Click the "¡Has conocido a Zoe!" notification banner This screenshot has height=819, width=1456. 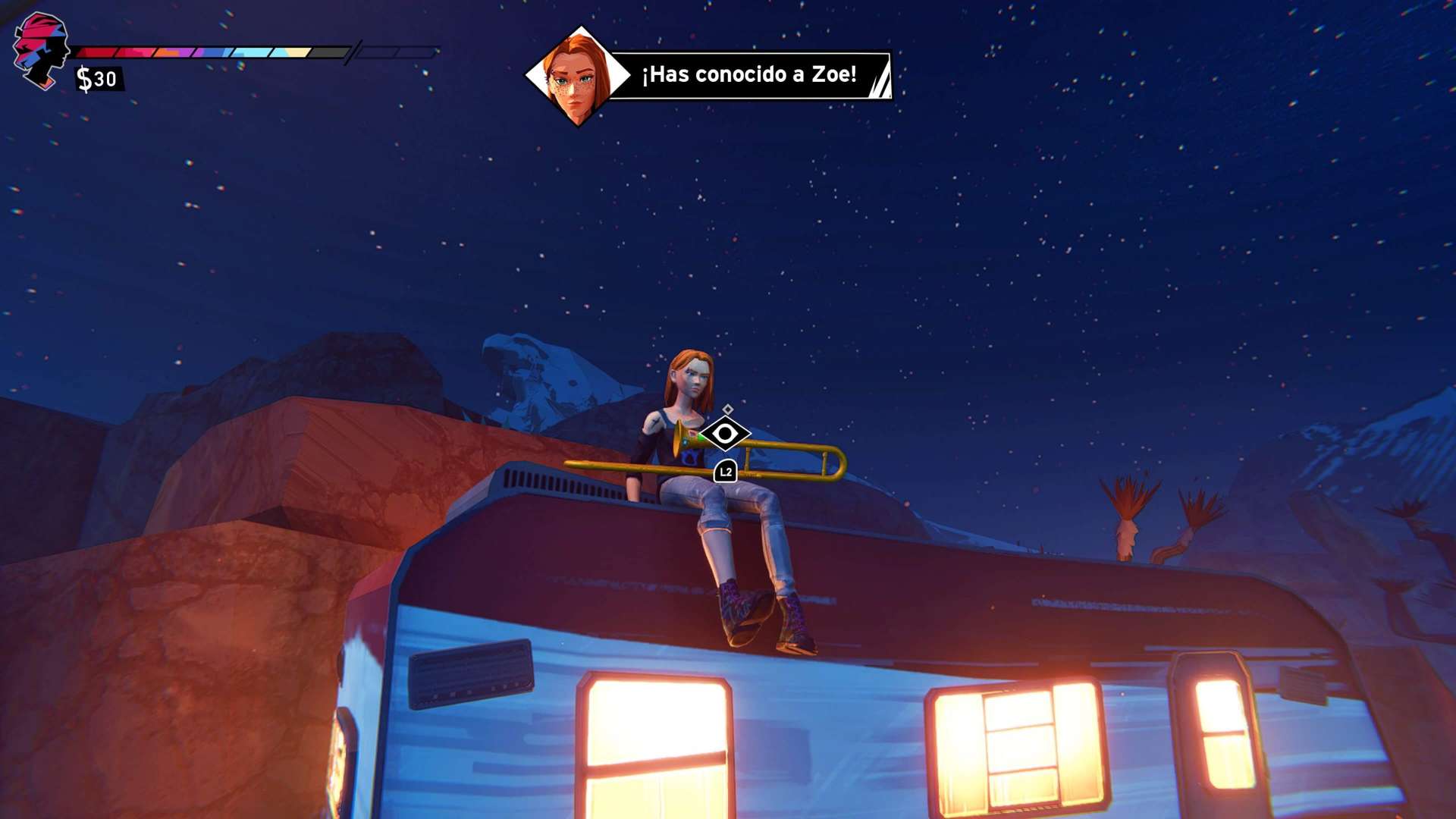click(x=748, y=74)
